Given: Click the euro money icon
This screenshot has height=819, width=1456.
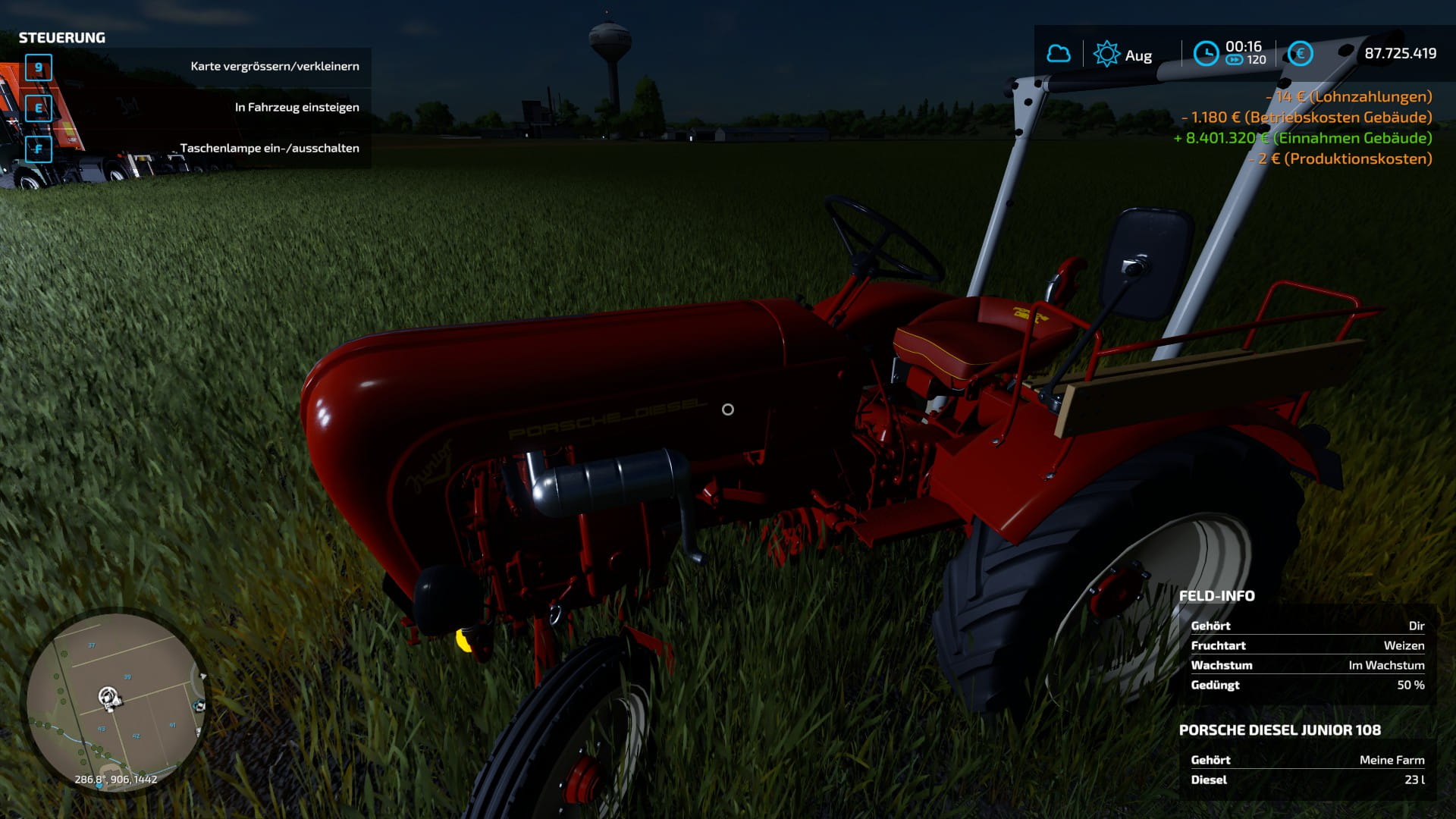Looking at the screenshot, I should point(1300,54).
